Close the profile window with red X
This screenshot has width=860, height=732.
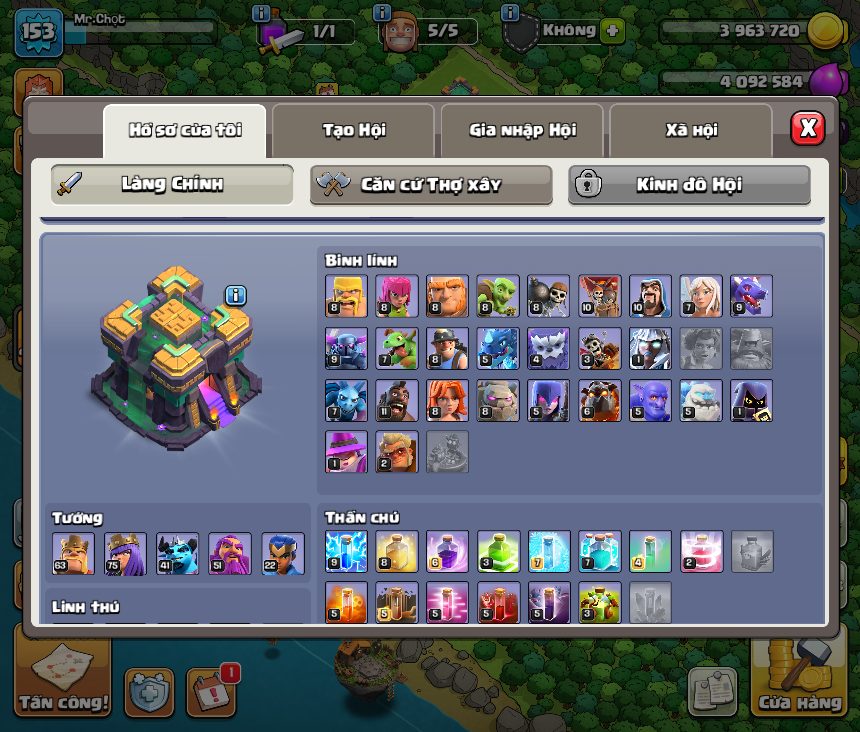point(807,128)
